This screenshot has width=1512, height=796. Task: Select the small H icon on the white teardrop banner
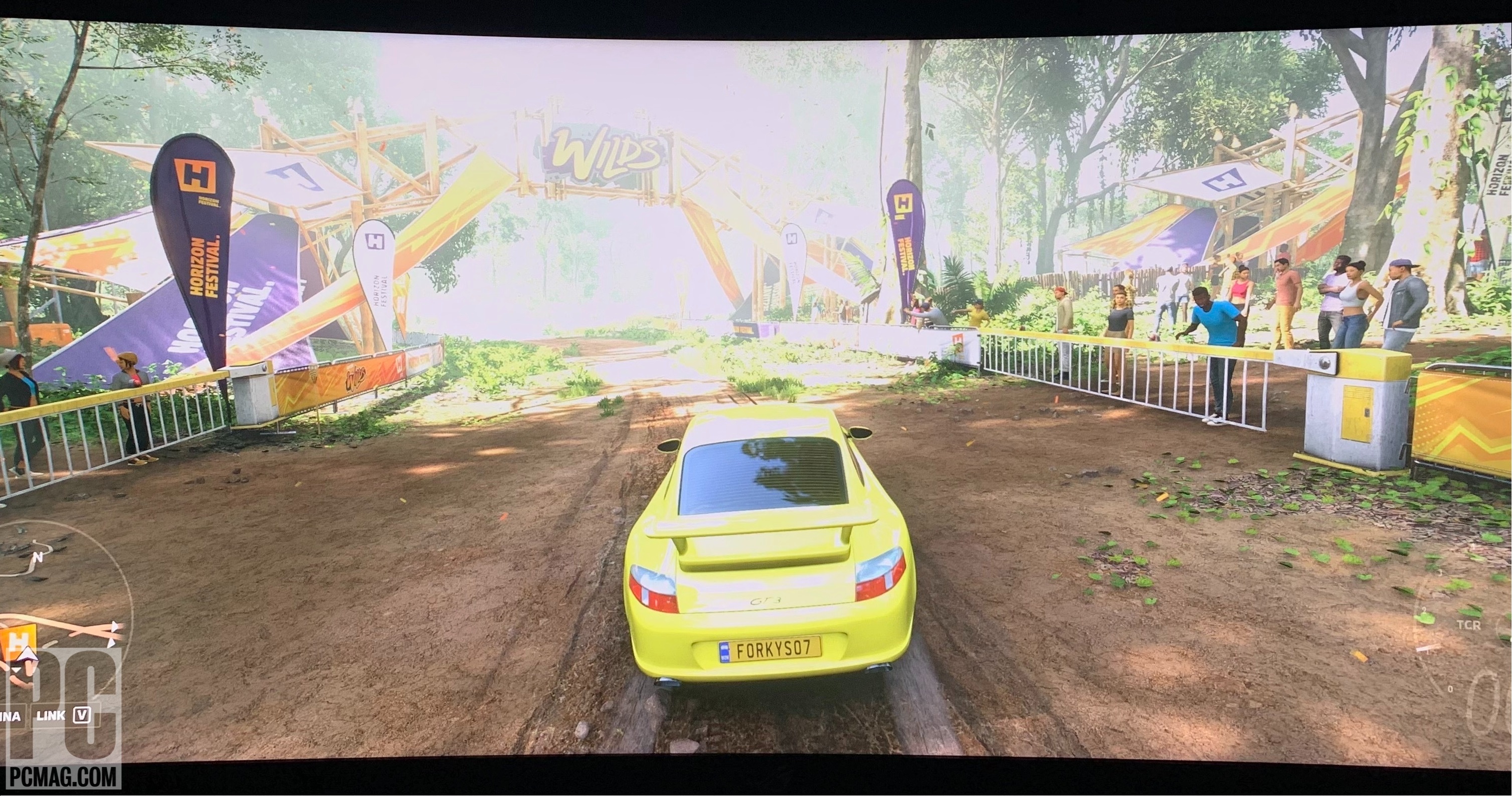point(374,241)
